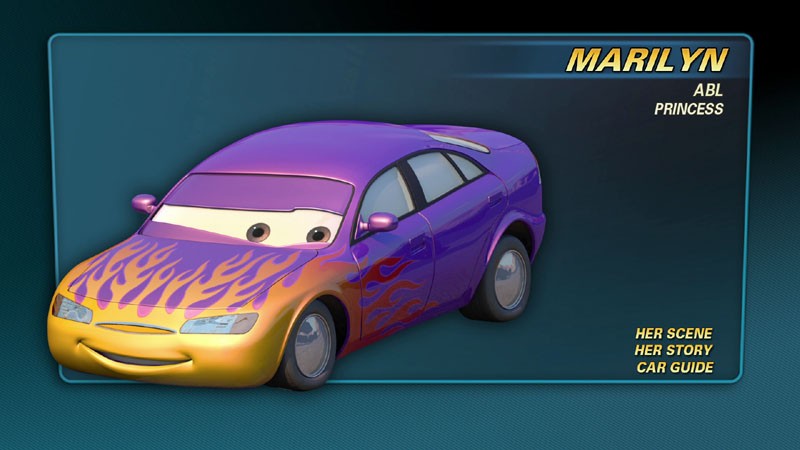This screenshot has height=450, width=800.
Task: Select Her Story menu entry
Action: click(674, 350)
